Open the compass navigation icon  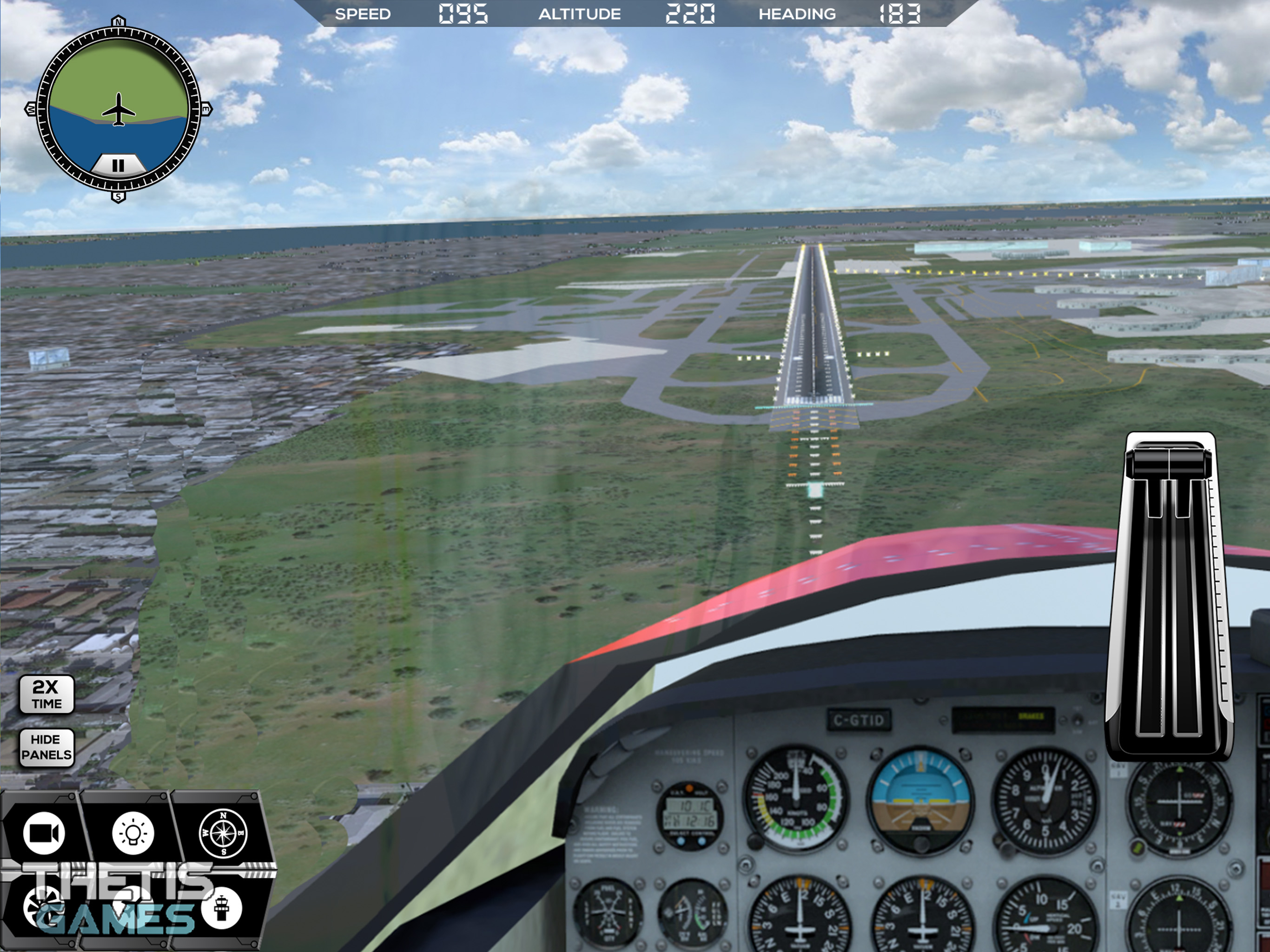(223, 833)
